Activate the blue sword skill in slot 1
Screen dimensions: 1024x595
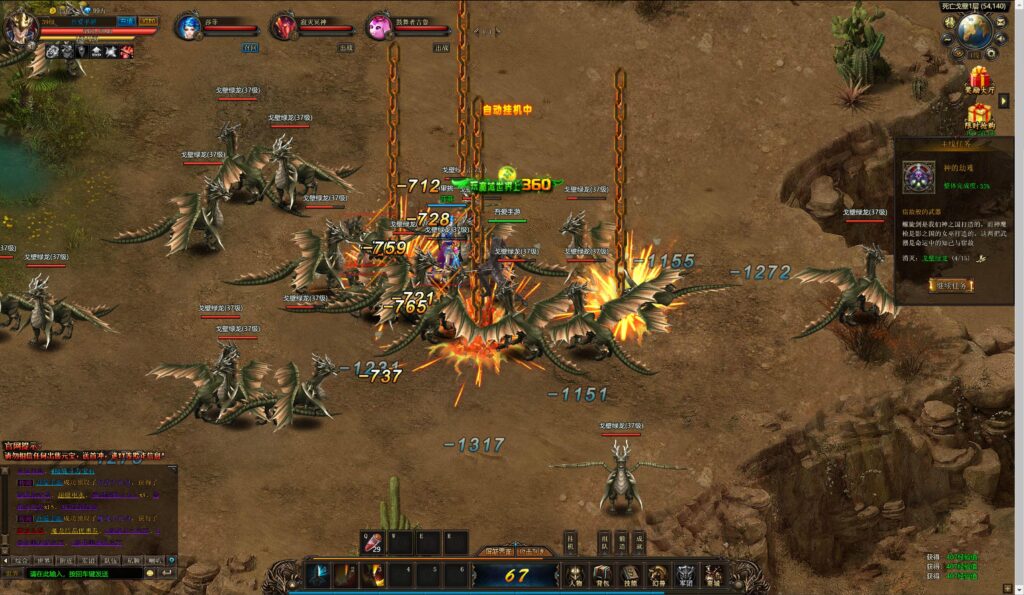(x=320, y=575)
